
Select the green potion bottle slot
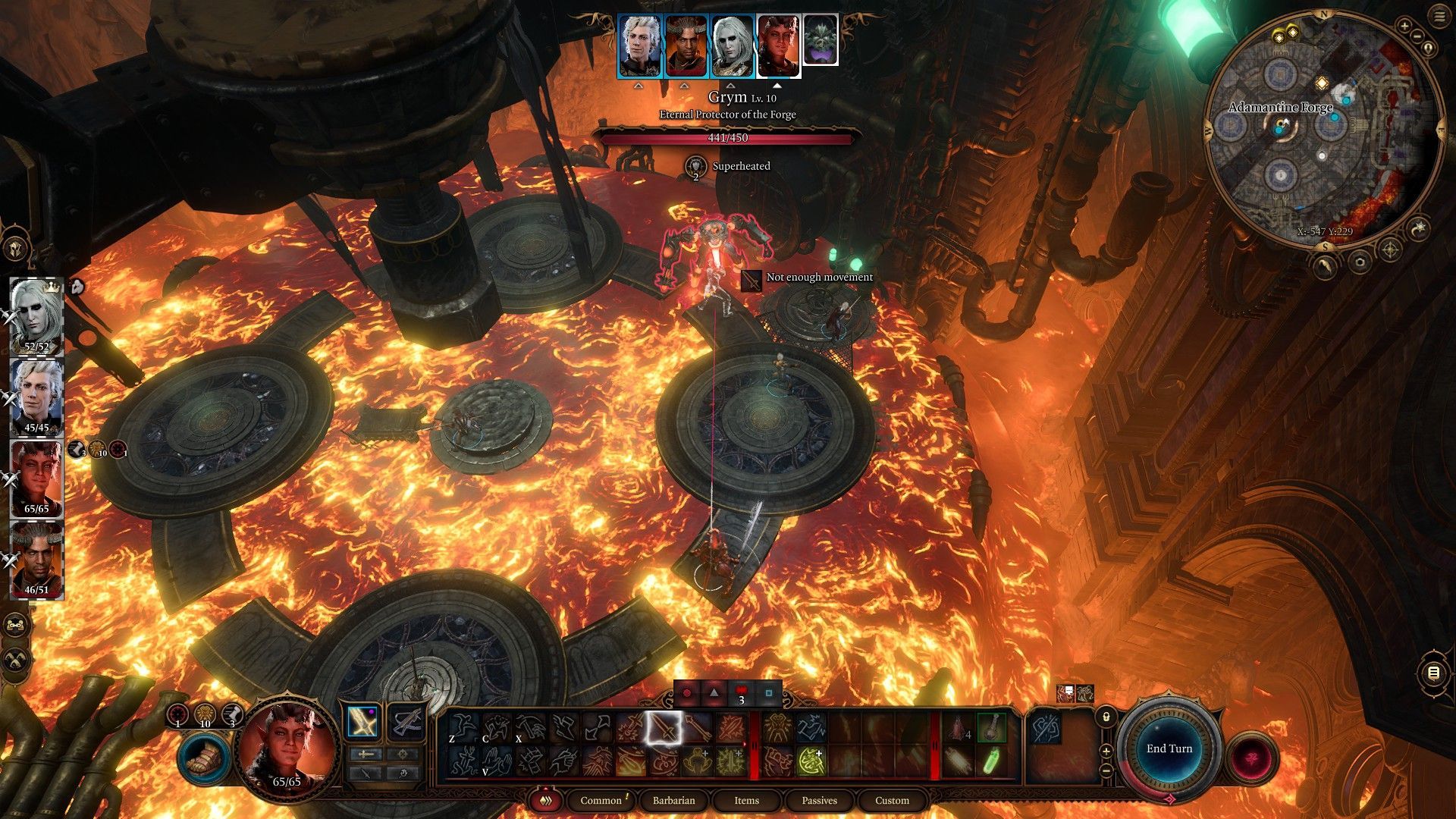tap(991, 762)
